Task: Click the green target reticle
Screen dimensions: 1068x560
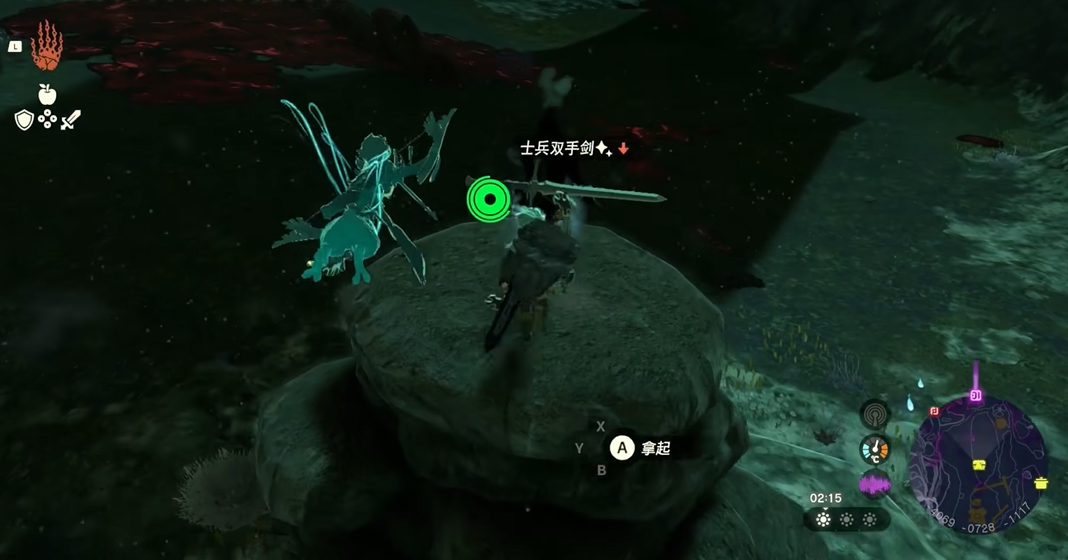Action: [x=489, y=199]
